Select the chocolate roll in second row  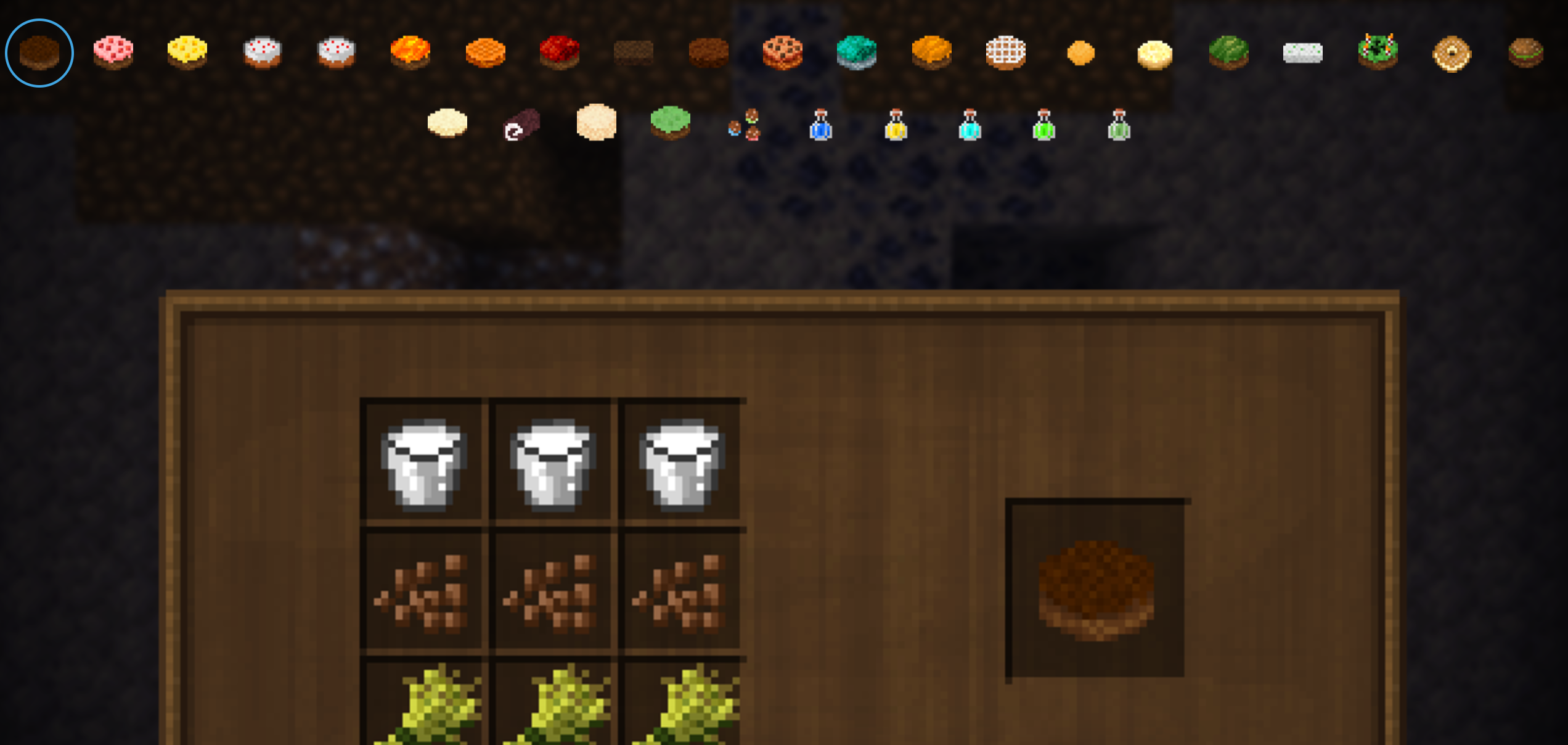(520, 126)
